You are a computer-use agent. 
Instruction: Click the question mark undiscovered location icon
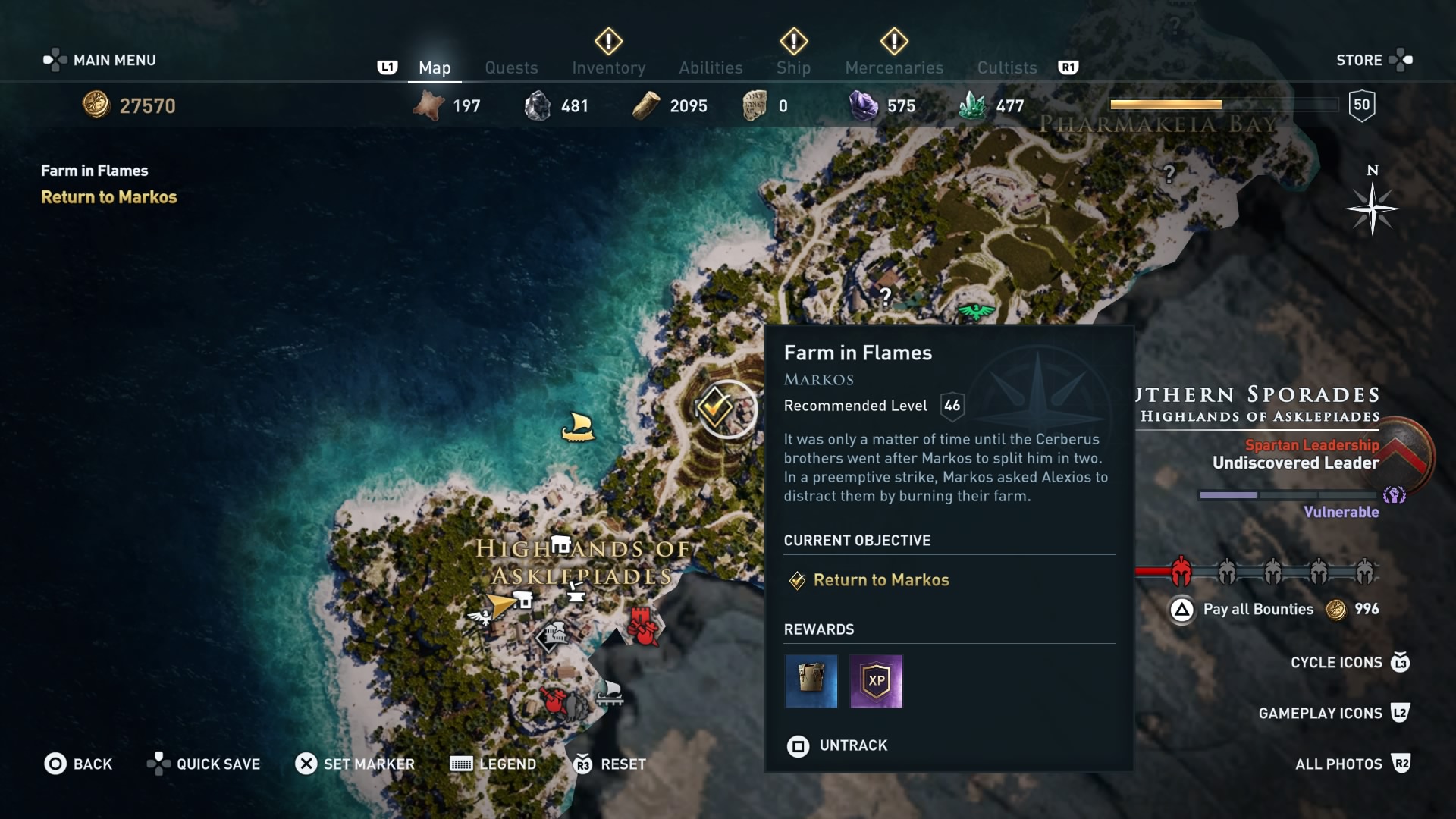[885, 297]
